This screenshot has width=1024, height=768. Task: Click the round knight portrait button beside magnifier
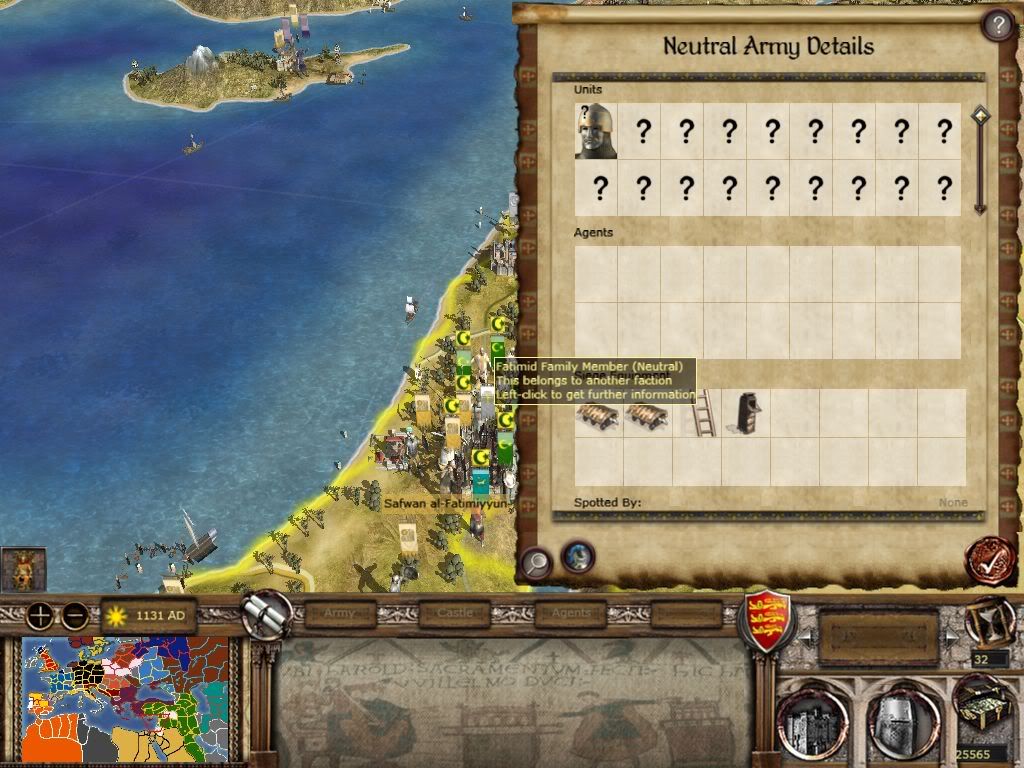[x=578, y=557]
